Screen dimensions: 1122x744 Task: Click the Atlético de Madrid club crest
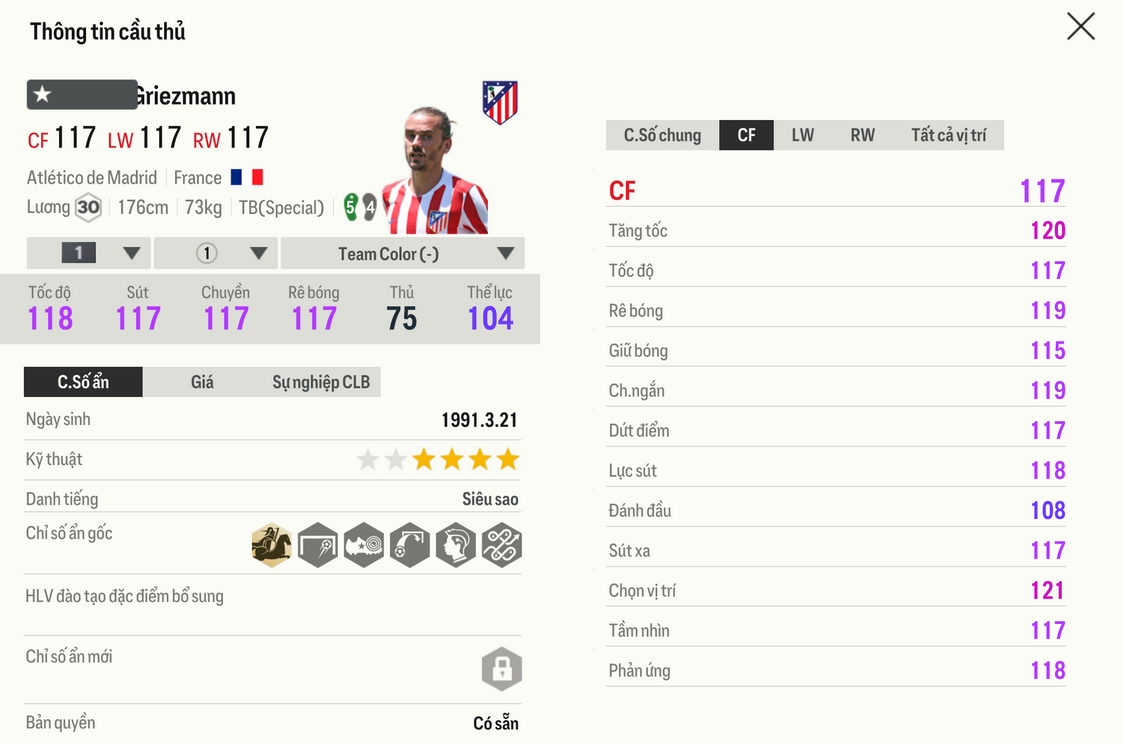[500, 102]
